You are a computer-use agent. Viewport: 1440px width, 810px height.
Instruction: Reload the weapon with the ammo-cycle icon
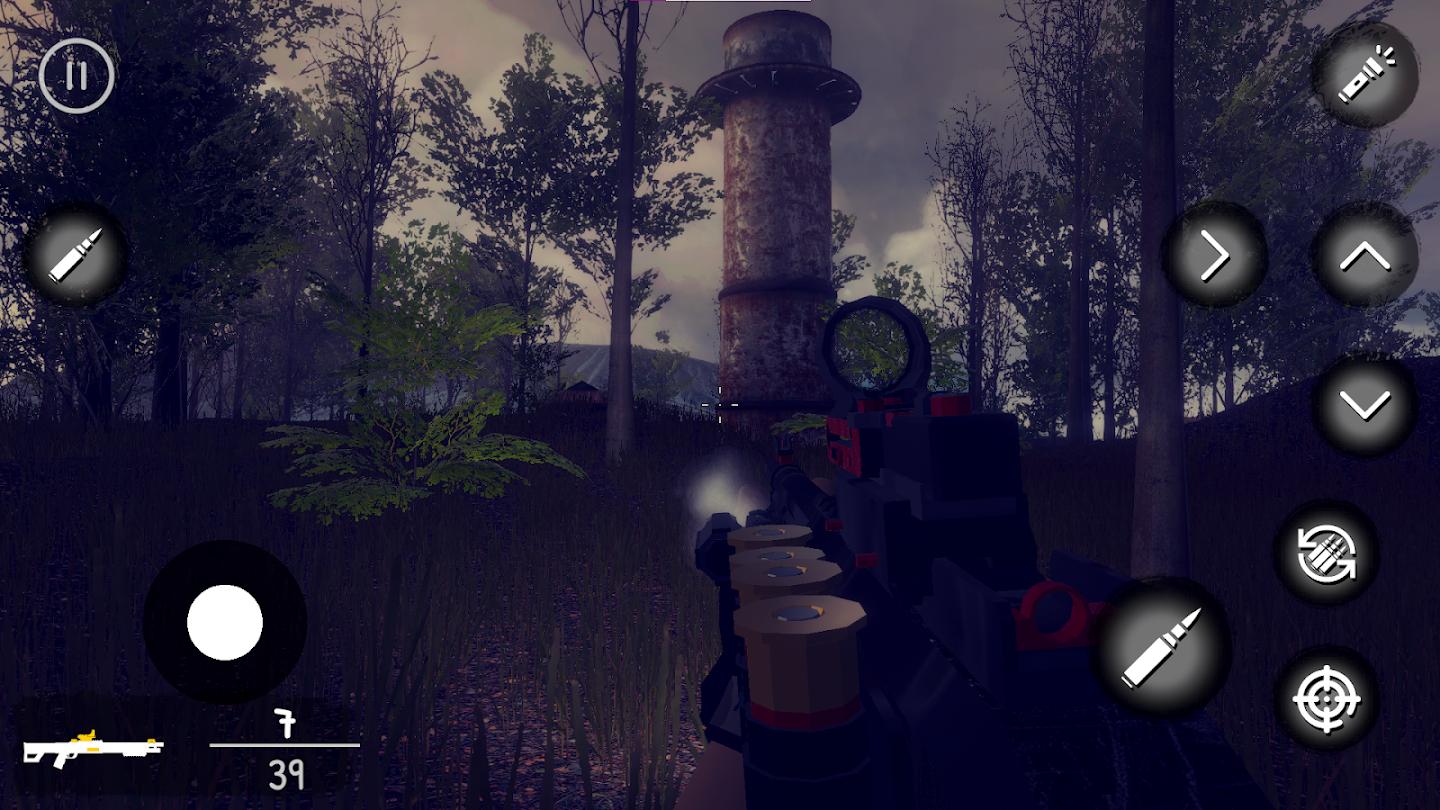(x=1327, y=553)
